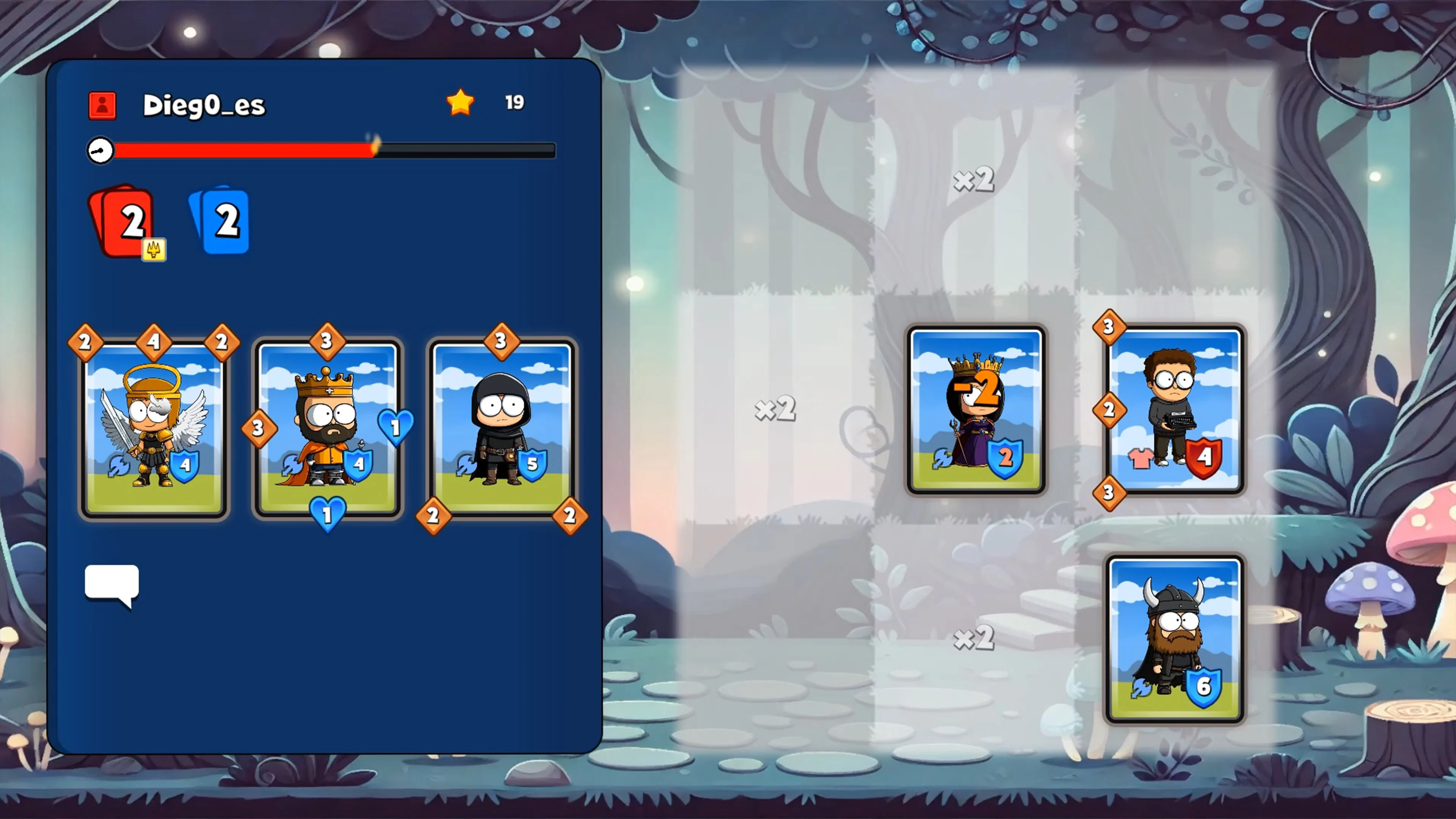The width and height of the screenshot is (1456, 819).
Task: Click the crown badge on the red deck
Action: [x=155, y=250]
